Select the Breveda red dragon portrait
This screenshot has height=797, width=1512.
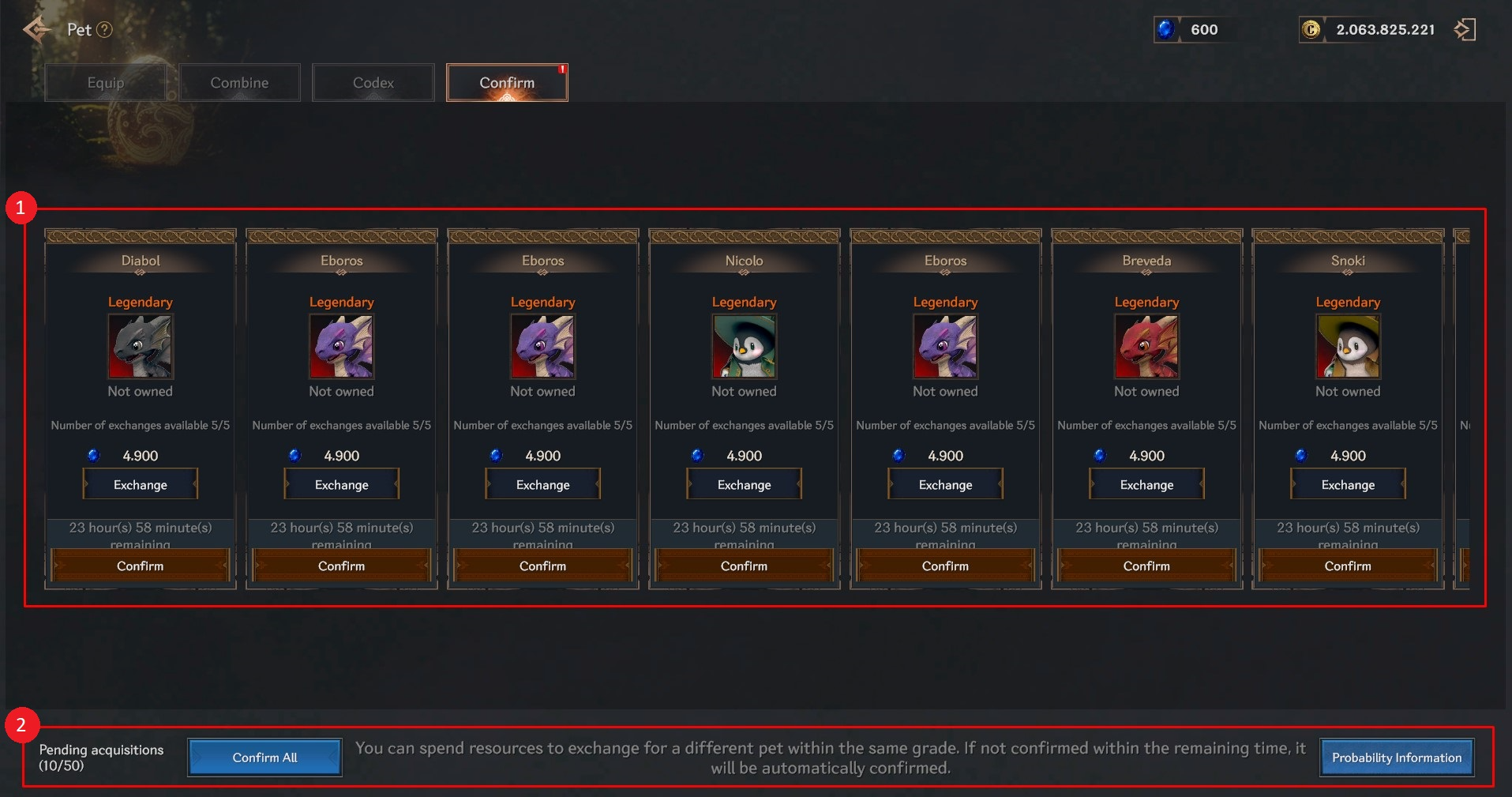tap(1146, 347)
